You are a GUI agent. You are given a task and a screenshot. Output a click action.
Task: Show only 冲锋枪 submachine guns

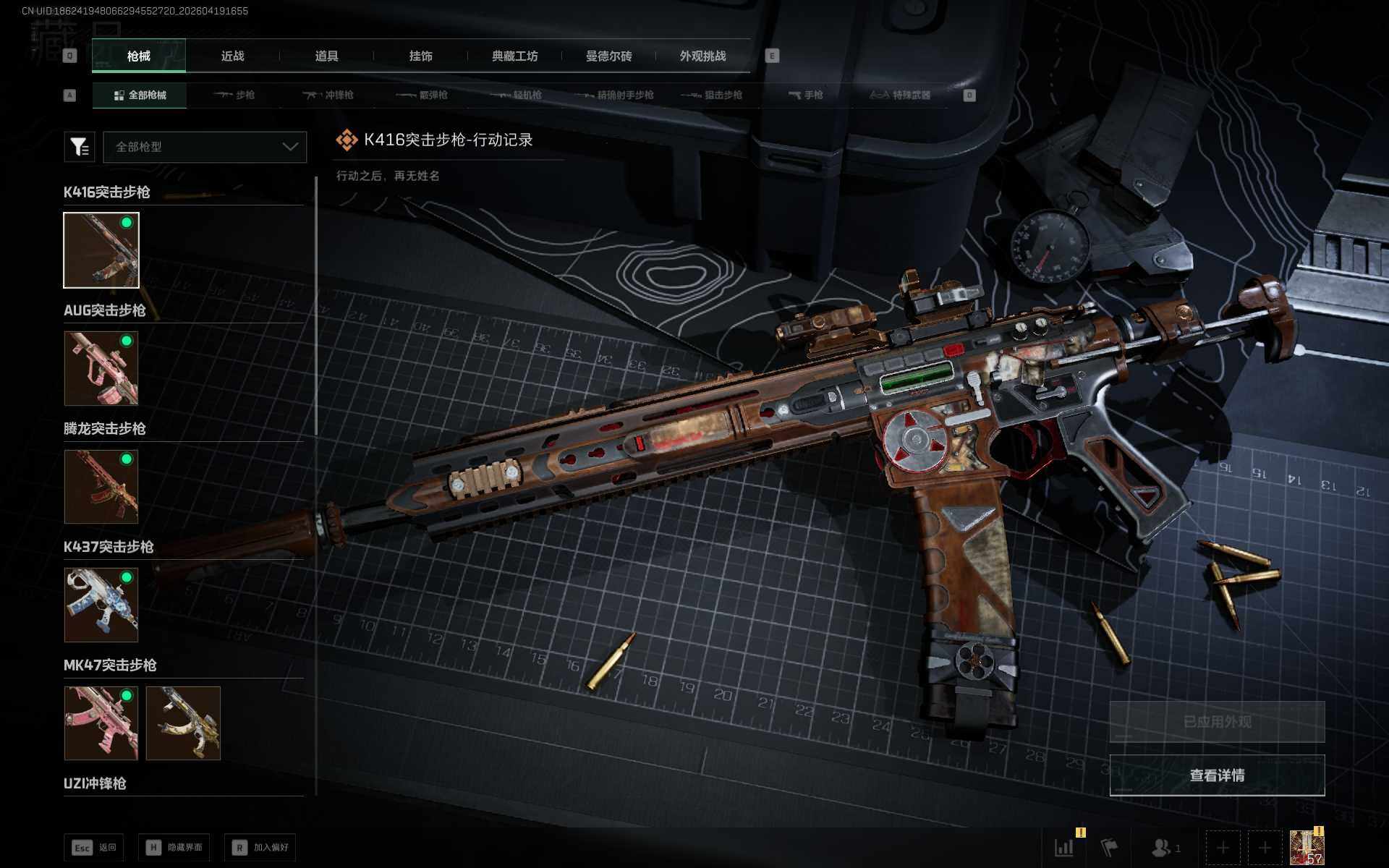(328, 95)
